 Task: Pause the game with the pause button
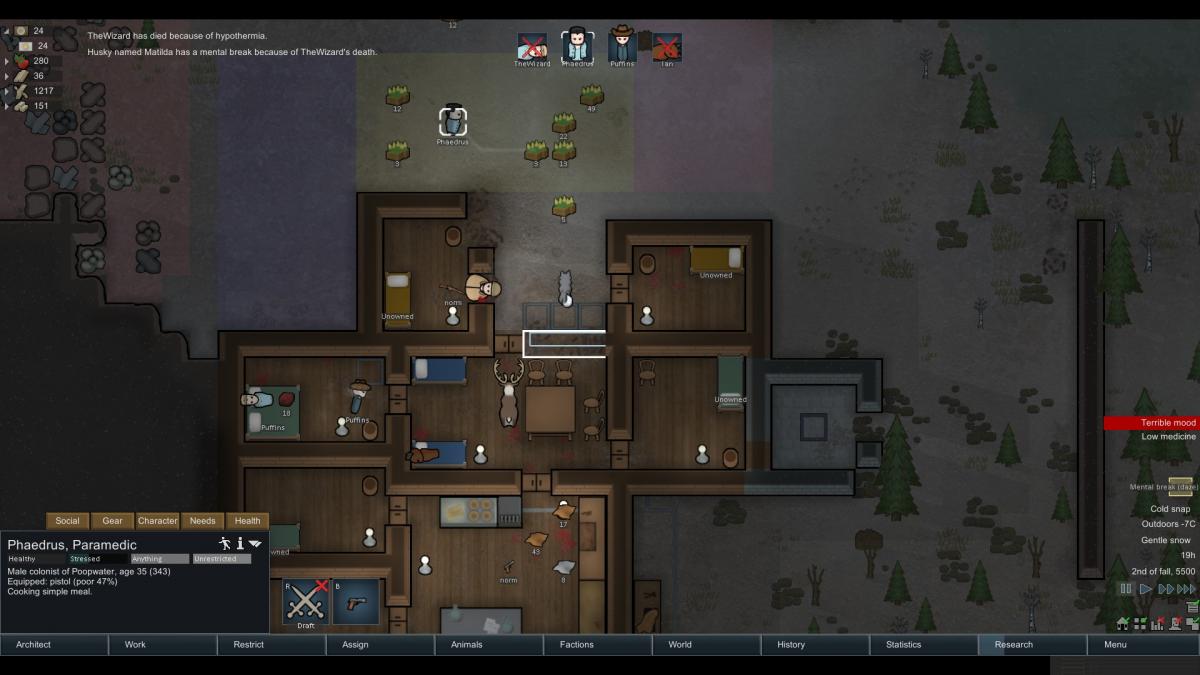1127,590
